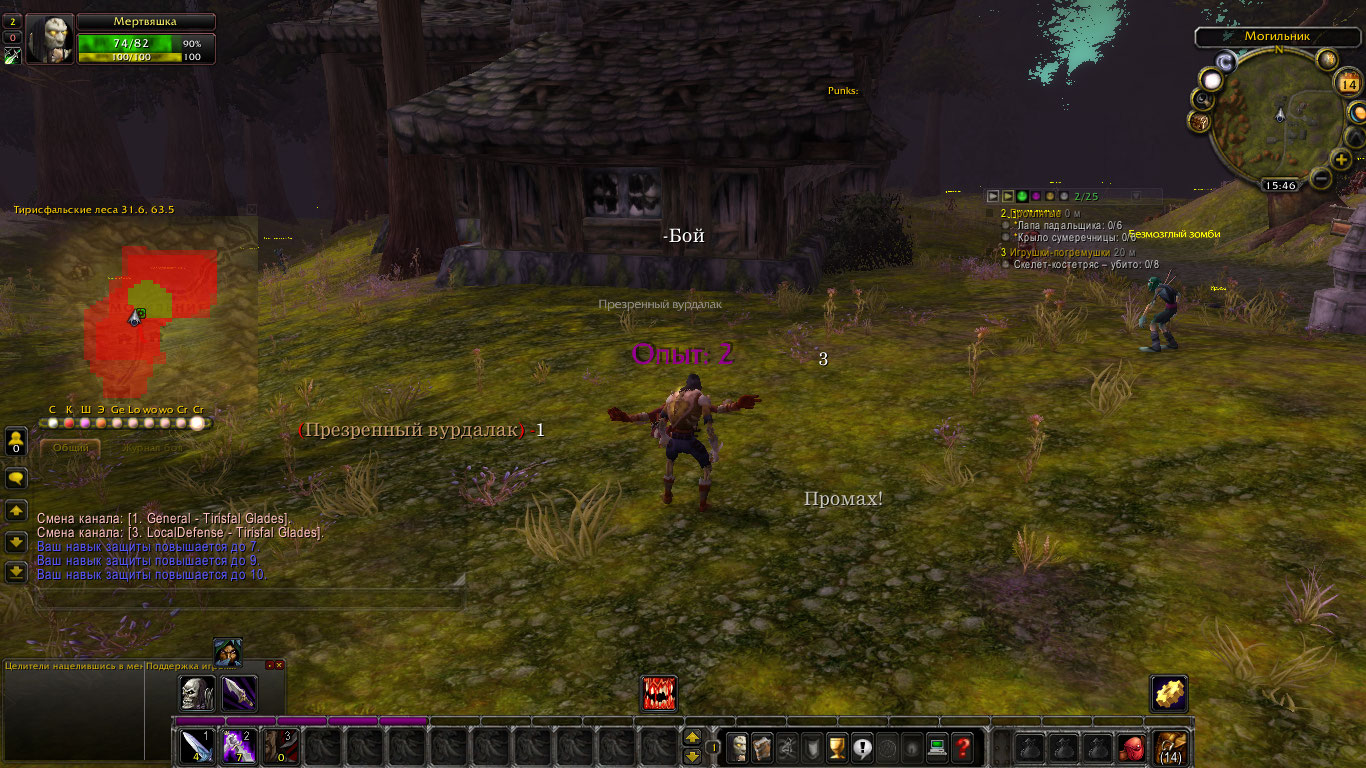Close the Поддержка игроков panel

click(279, 665)
